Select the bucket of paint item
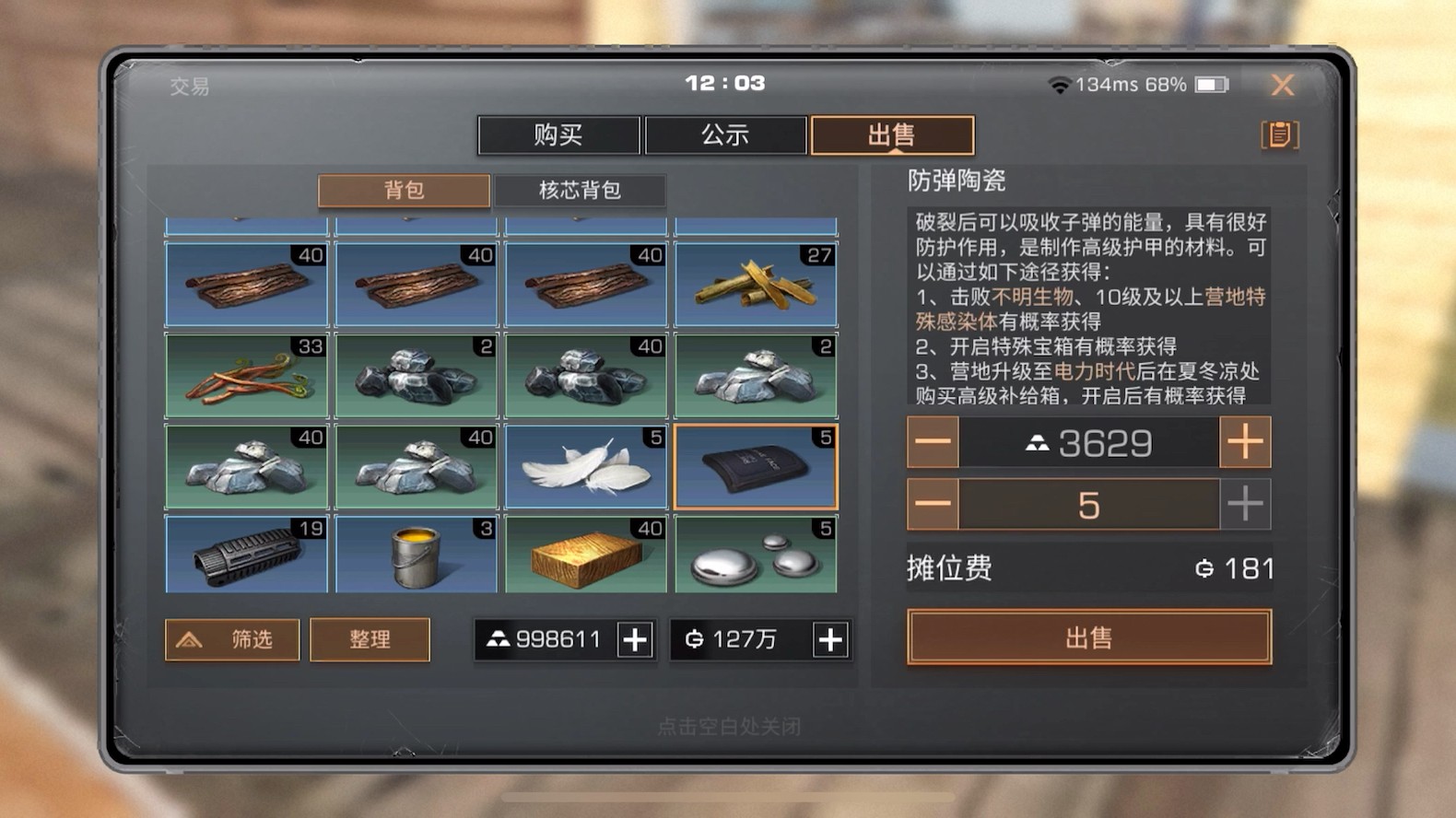The height and width of the screenshot is (818, 1456). (x=417, y=555)
